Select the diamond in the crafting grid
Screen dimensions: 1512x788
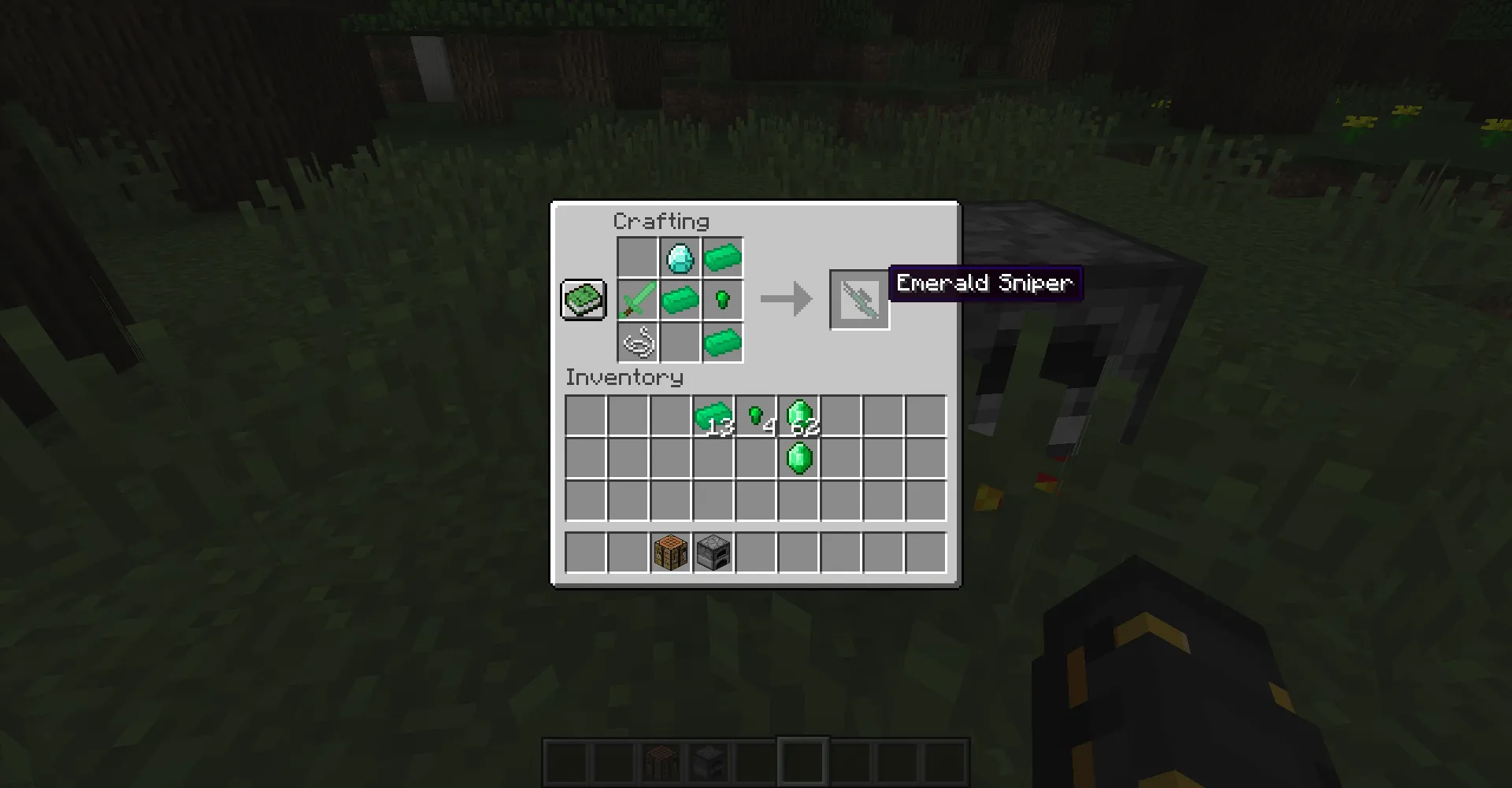pos(680,257)
